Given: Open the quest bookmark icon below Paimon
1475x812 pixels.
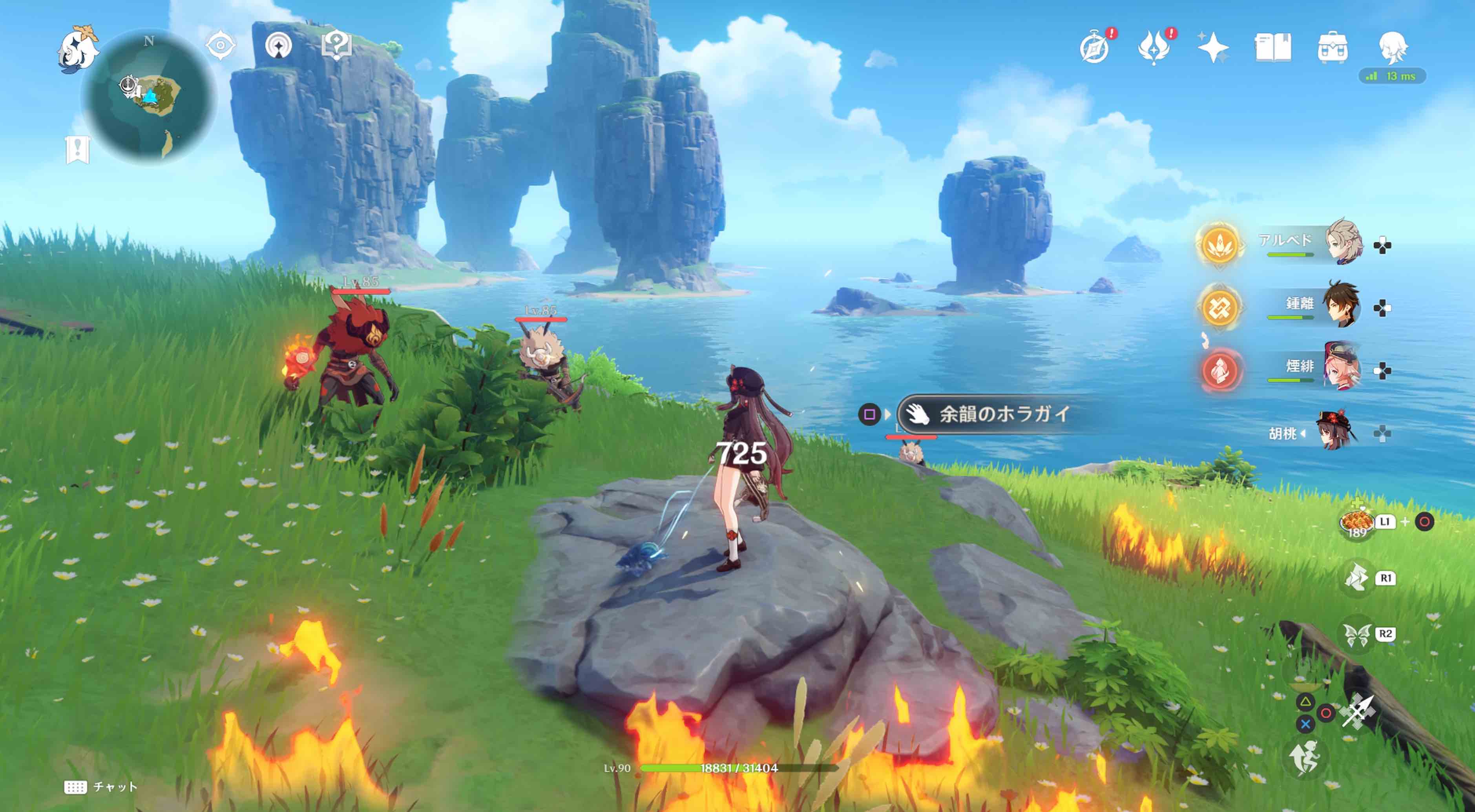Looking at the screenshot, I should click(x=77, y=150).
